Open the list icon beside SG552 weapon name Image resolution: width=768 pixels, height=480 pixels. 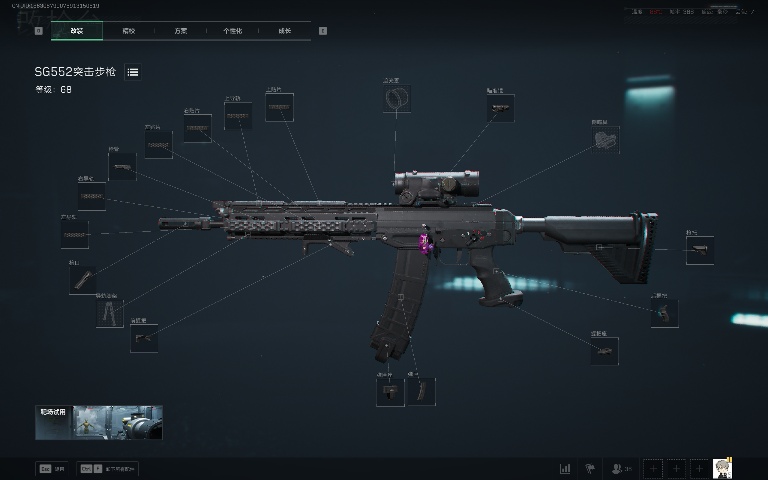click(x=133, y=72)
